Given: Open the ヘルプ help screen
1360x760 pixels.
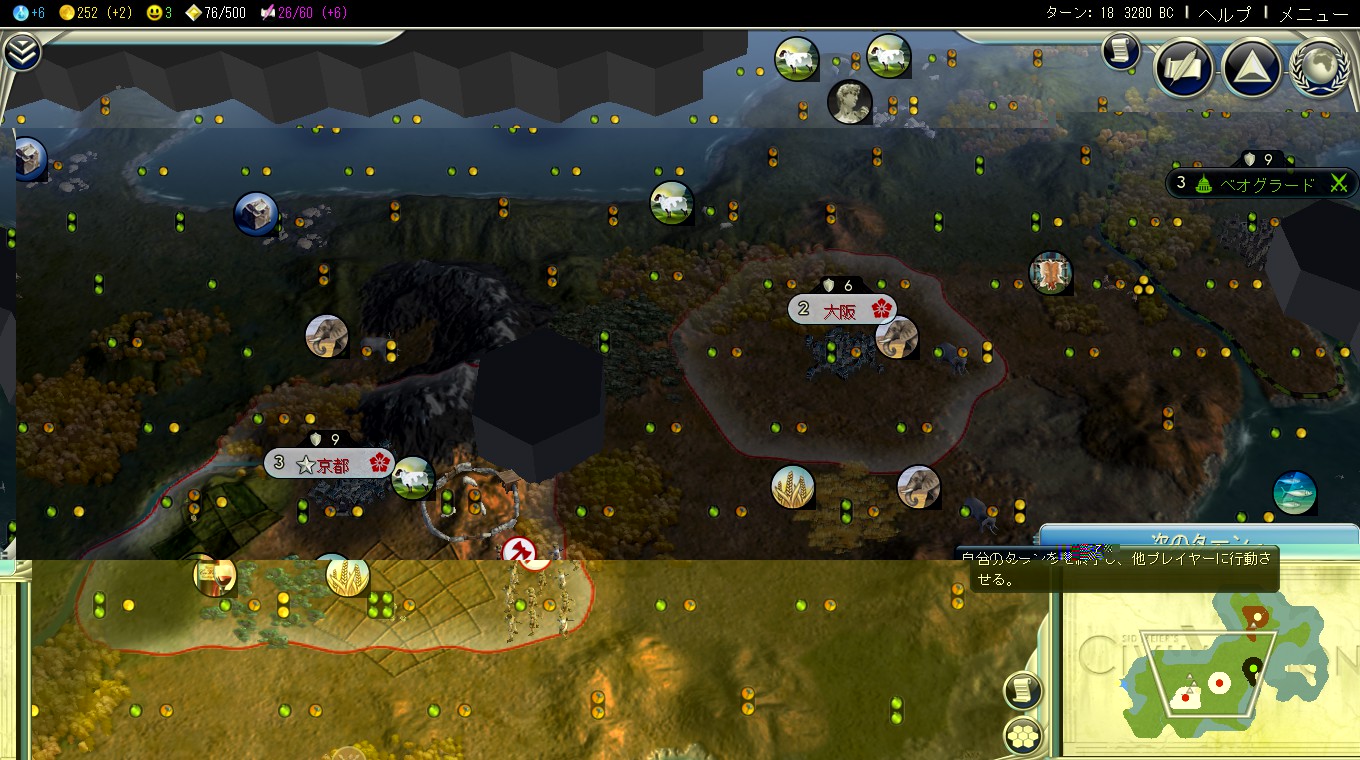Looking at the screenshot, I should 1224,13.
